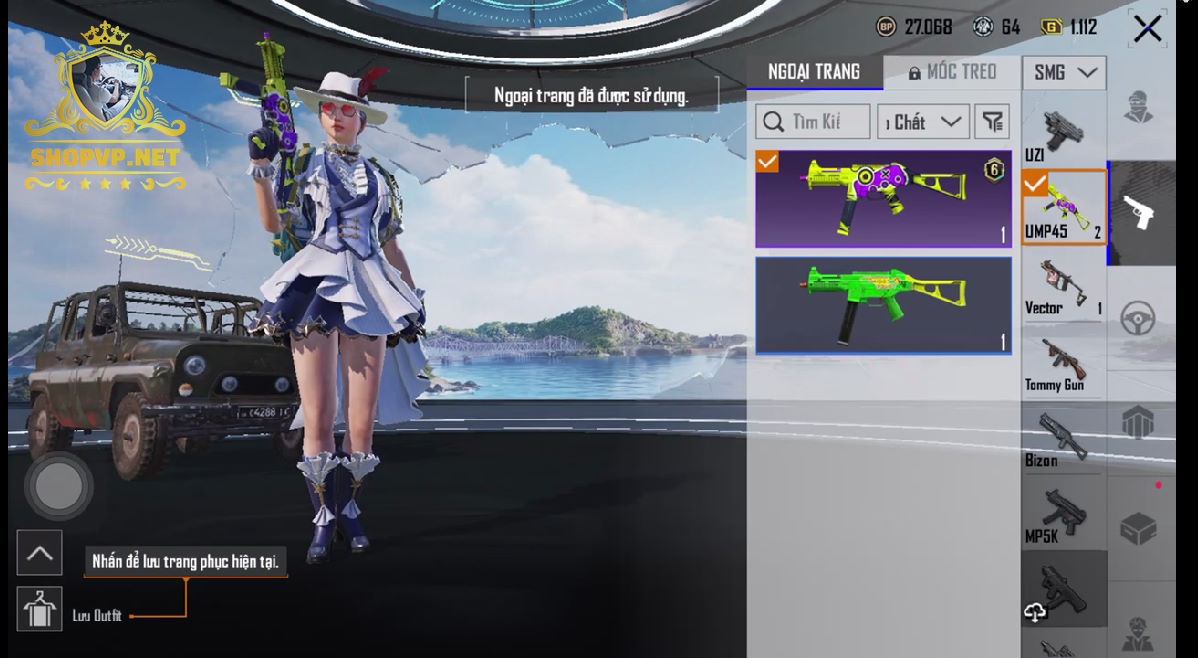Select UZI in the weapon list
1198x658 pixels.
pyautogui.click(x=1062, y=133)
